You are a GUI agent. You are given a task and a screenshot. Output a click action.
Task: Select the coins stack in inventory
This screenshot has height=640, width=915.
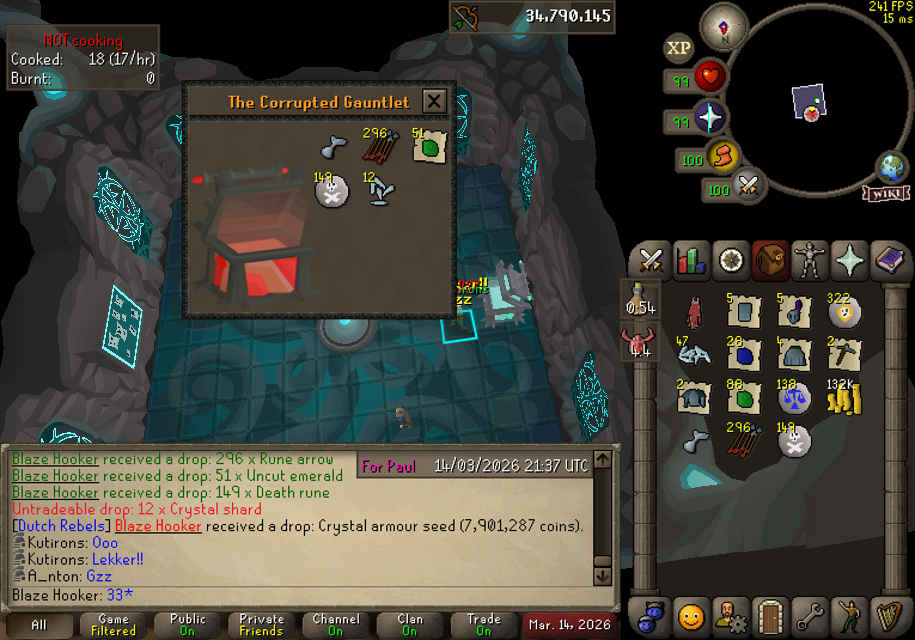[x=846, y=399]
